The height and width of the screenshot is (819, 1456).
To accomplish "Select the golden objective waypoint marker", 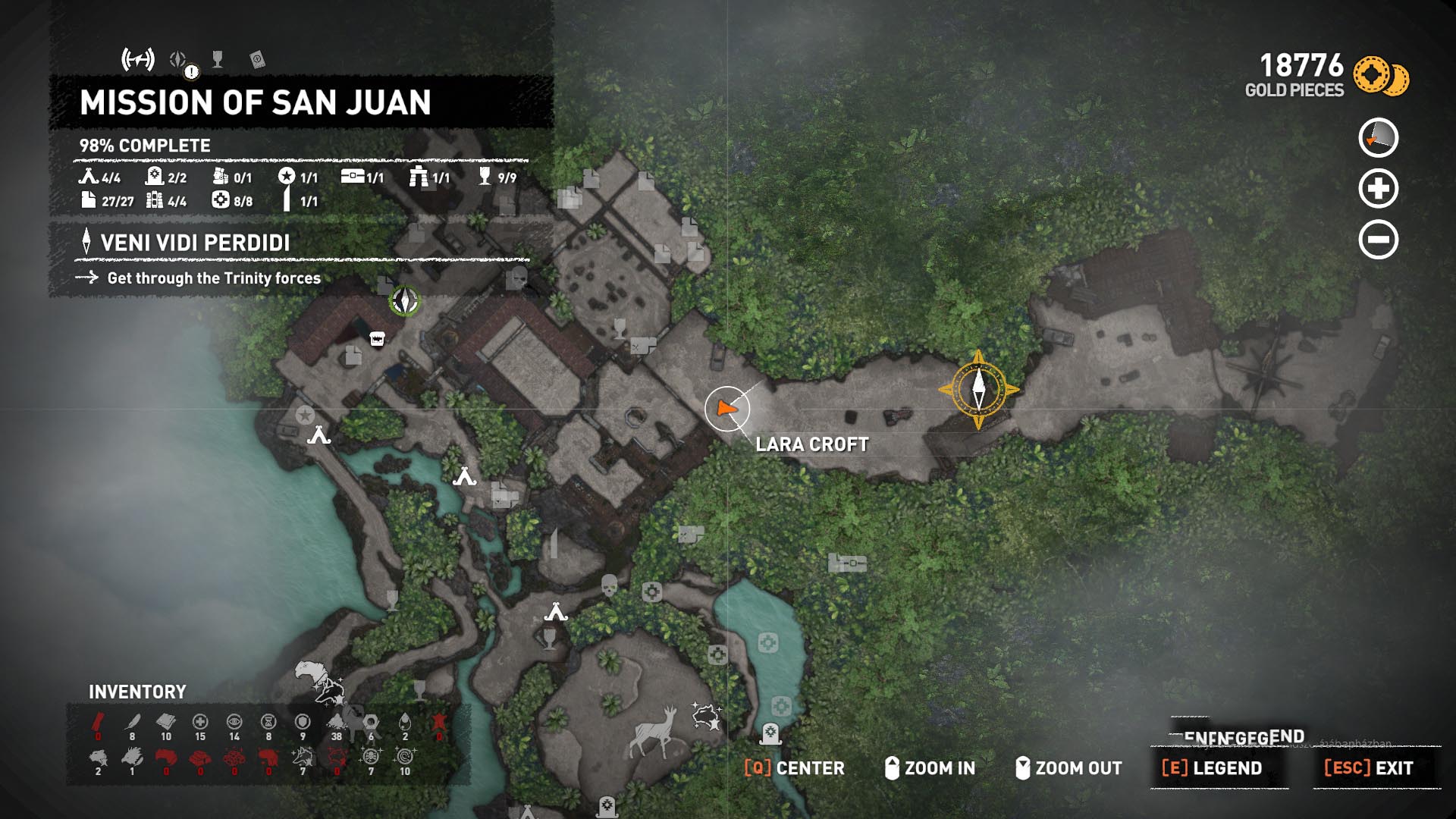I will [x=978, y=390].
